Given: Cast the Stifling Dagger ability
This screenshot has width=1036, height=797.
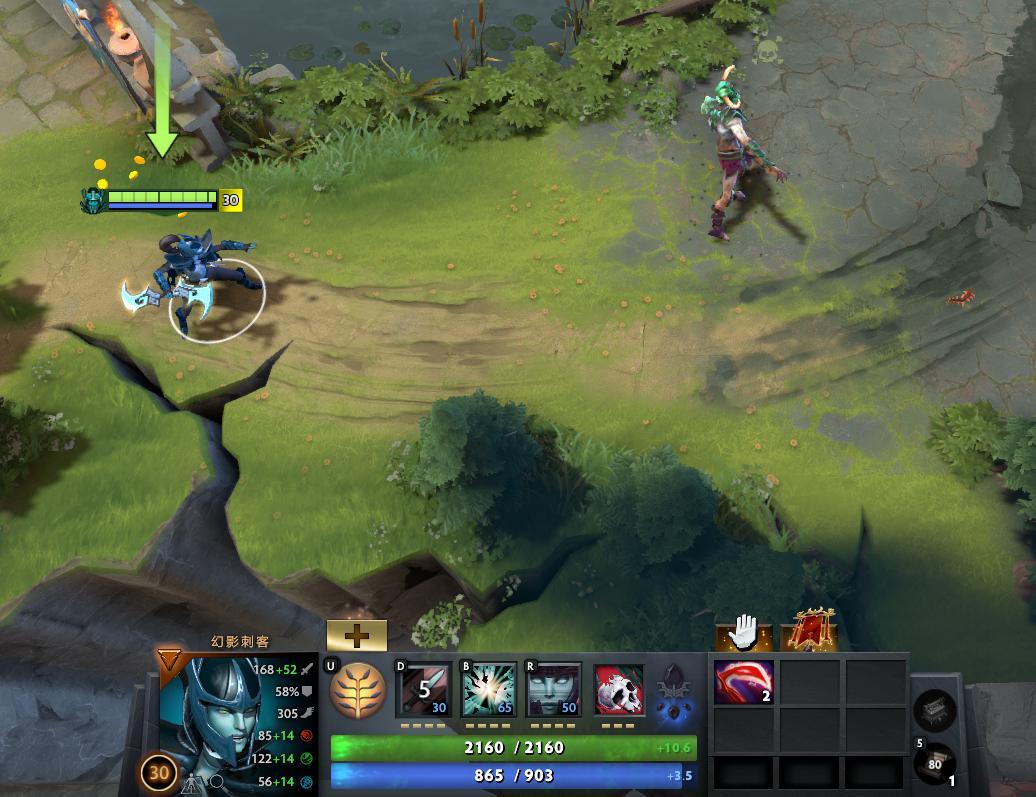Looking at the screenshot, I should click(x=423, y=689).
